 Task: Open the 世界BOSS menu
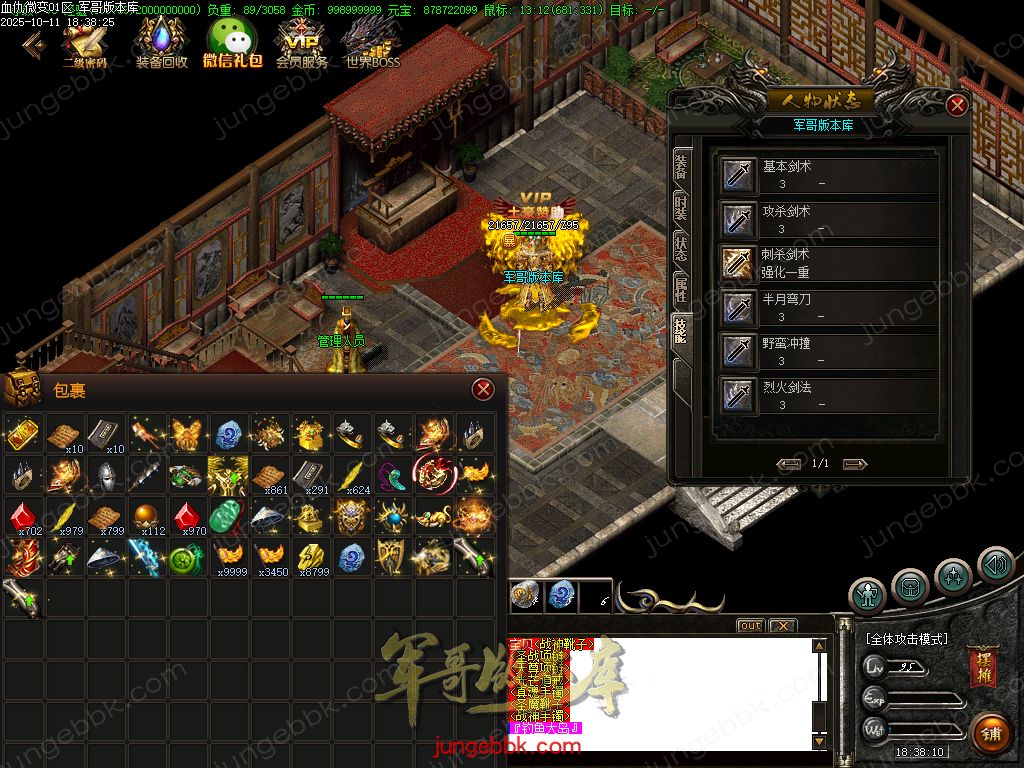pyautogui.click(x=372, y=42)
